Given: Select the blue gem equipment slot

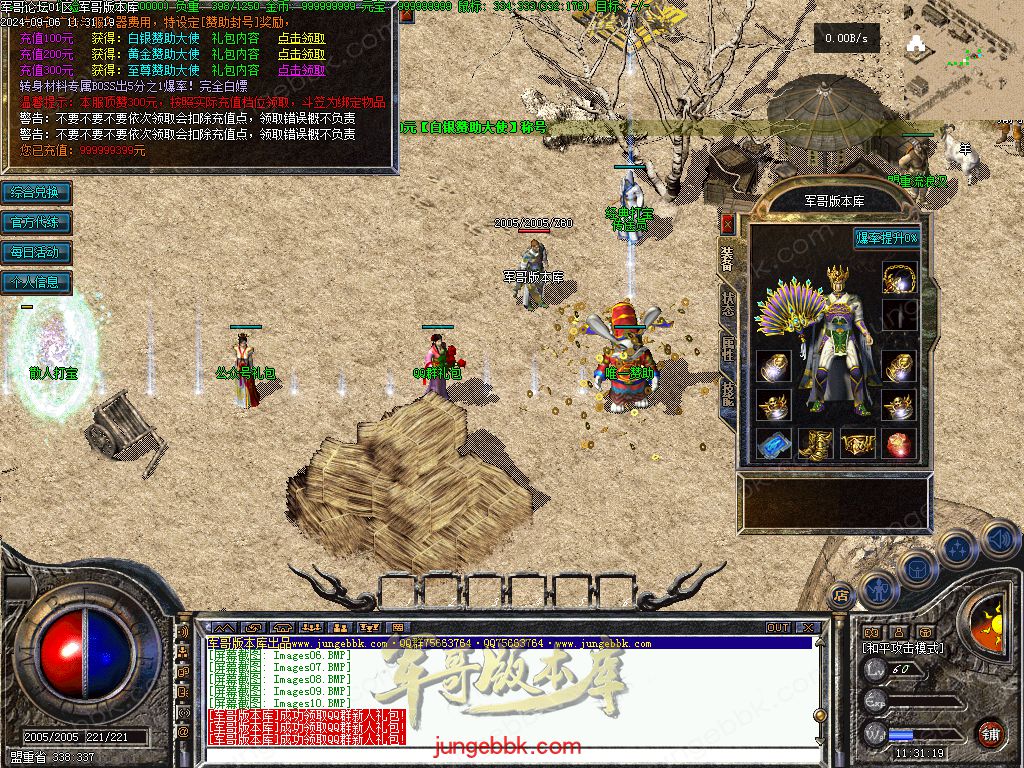Looking at the screenshot, I should tap(773, 443).
